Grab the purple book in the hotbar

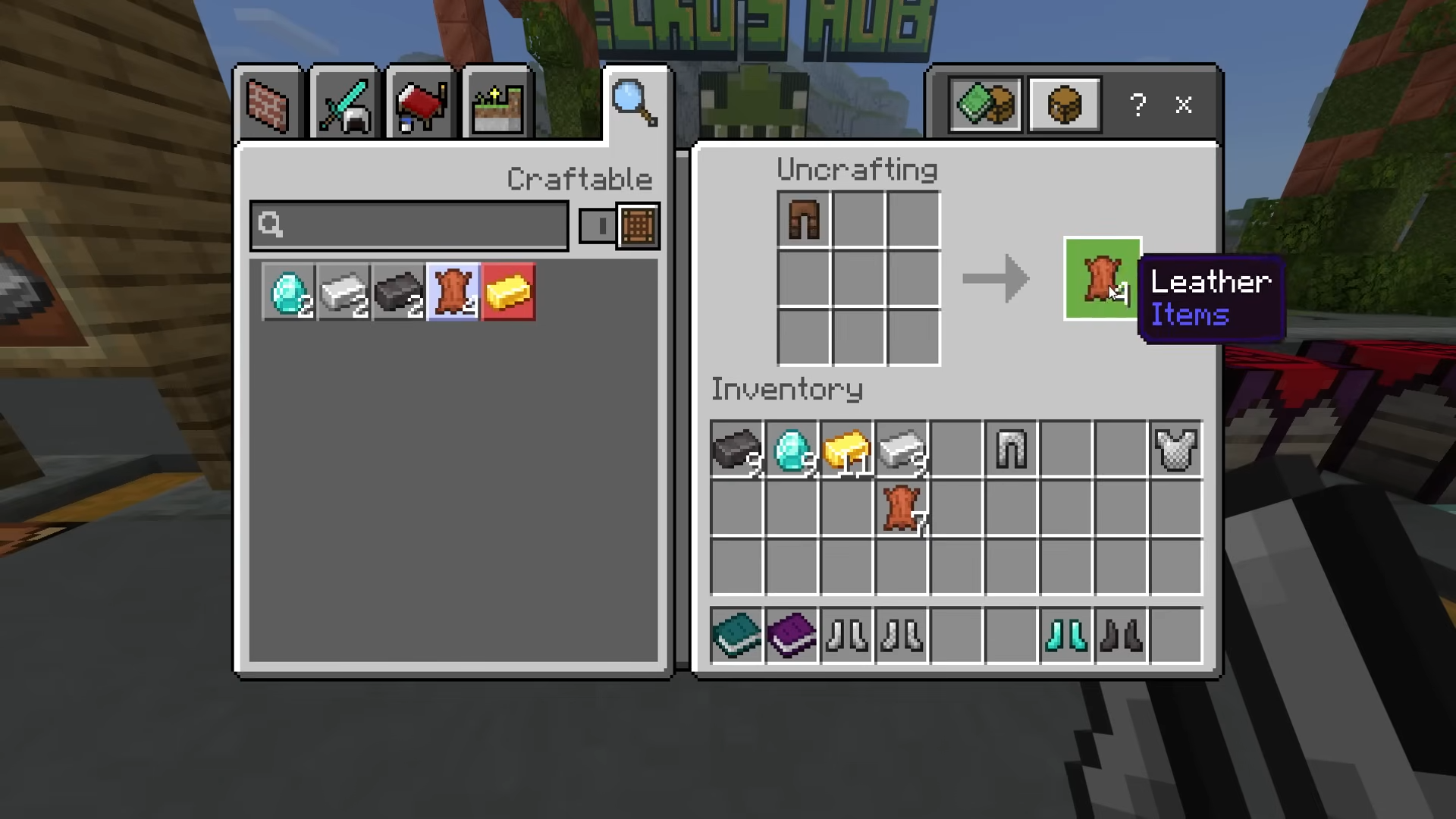[x=792, y=635]
